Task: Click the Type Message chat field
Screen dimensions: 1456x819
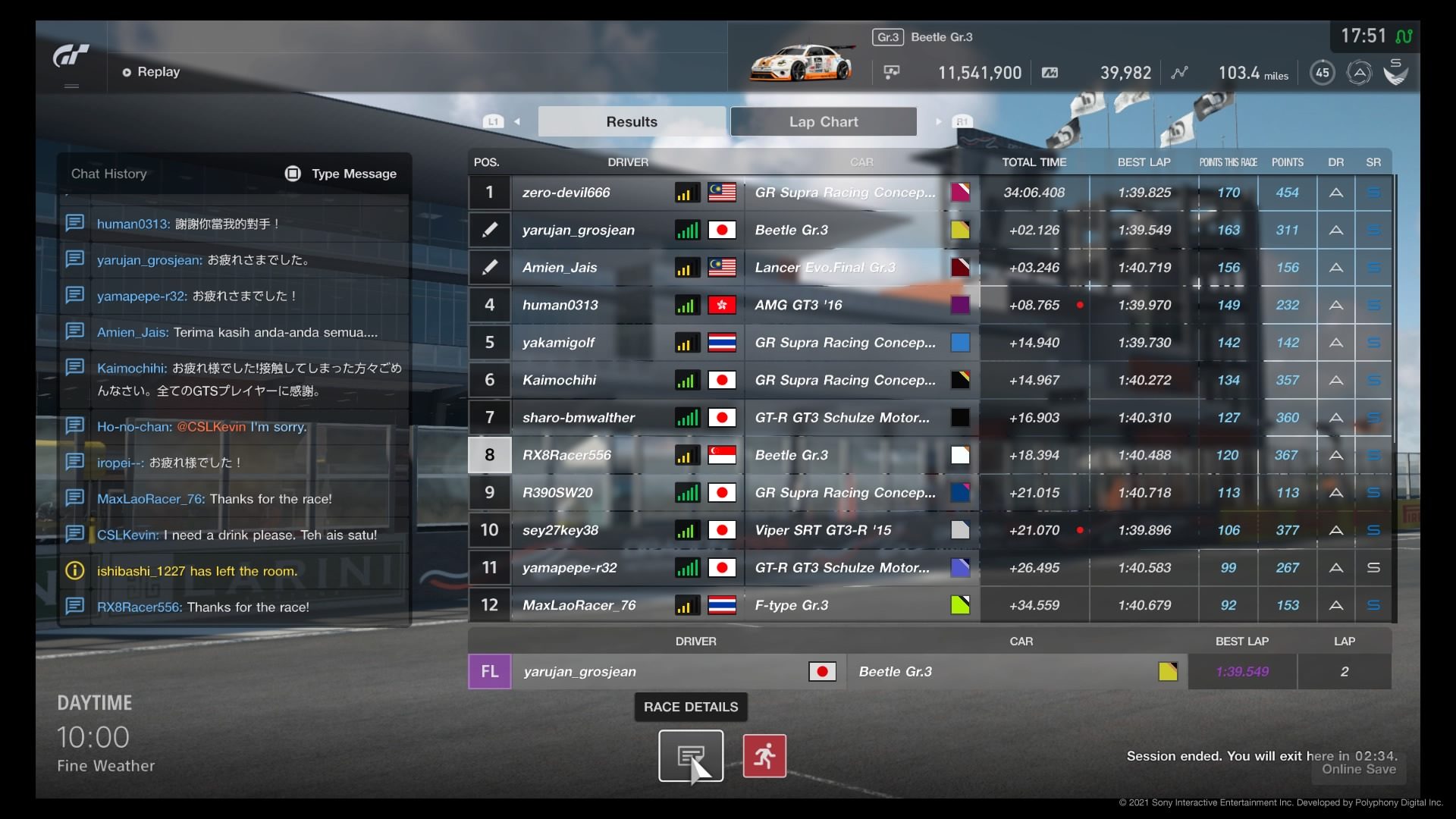Action: [341, 174]
